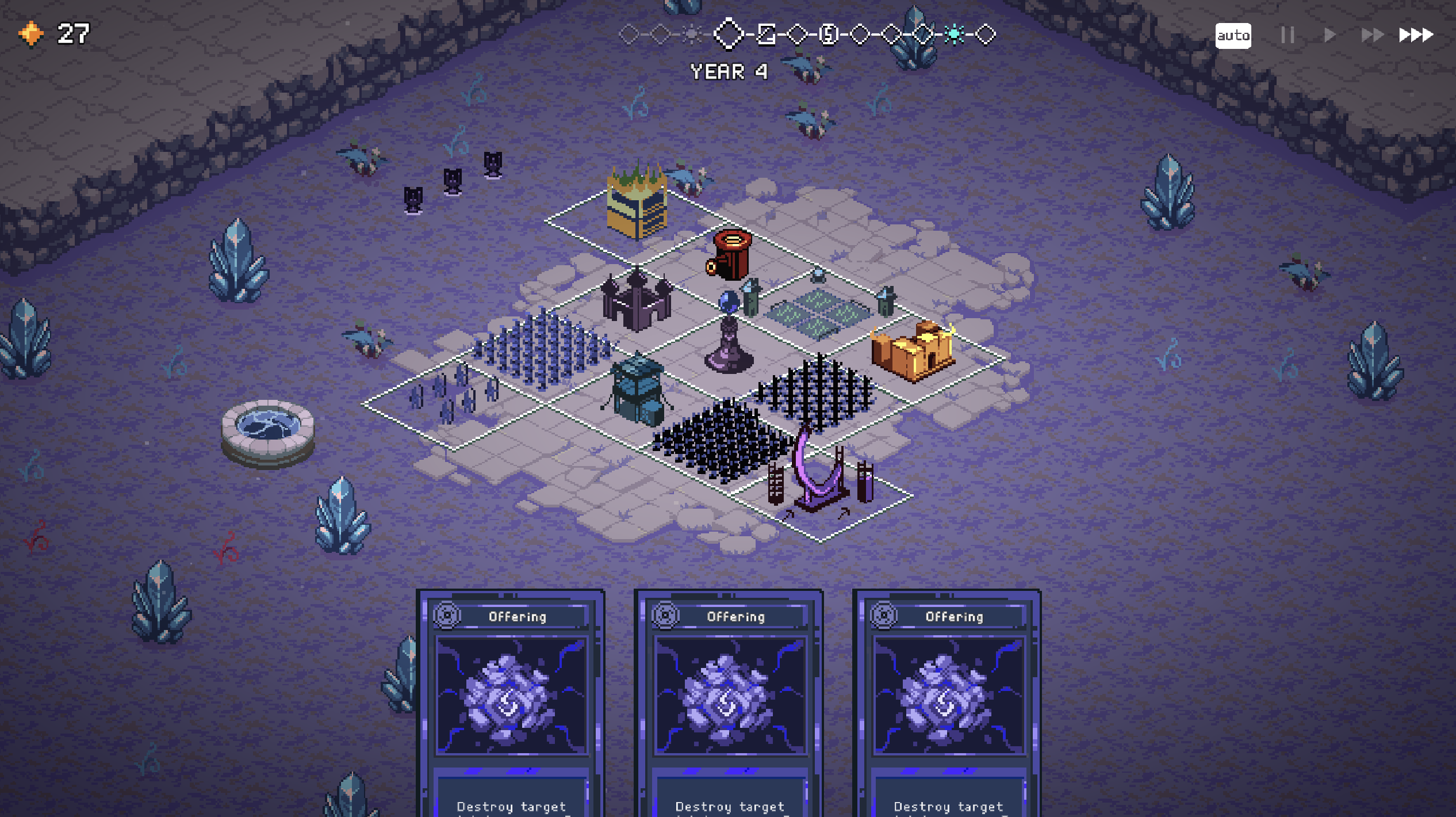Select the circled coin timeline marker

[x=829, y=35]
